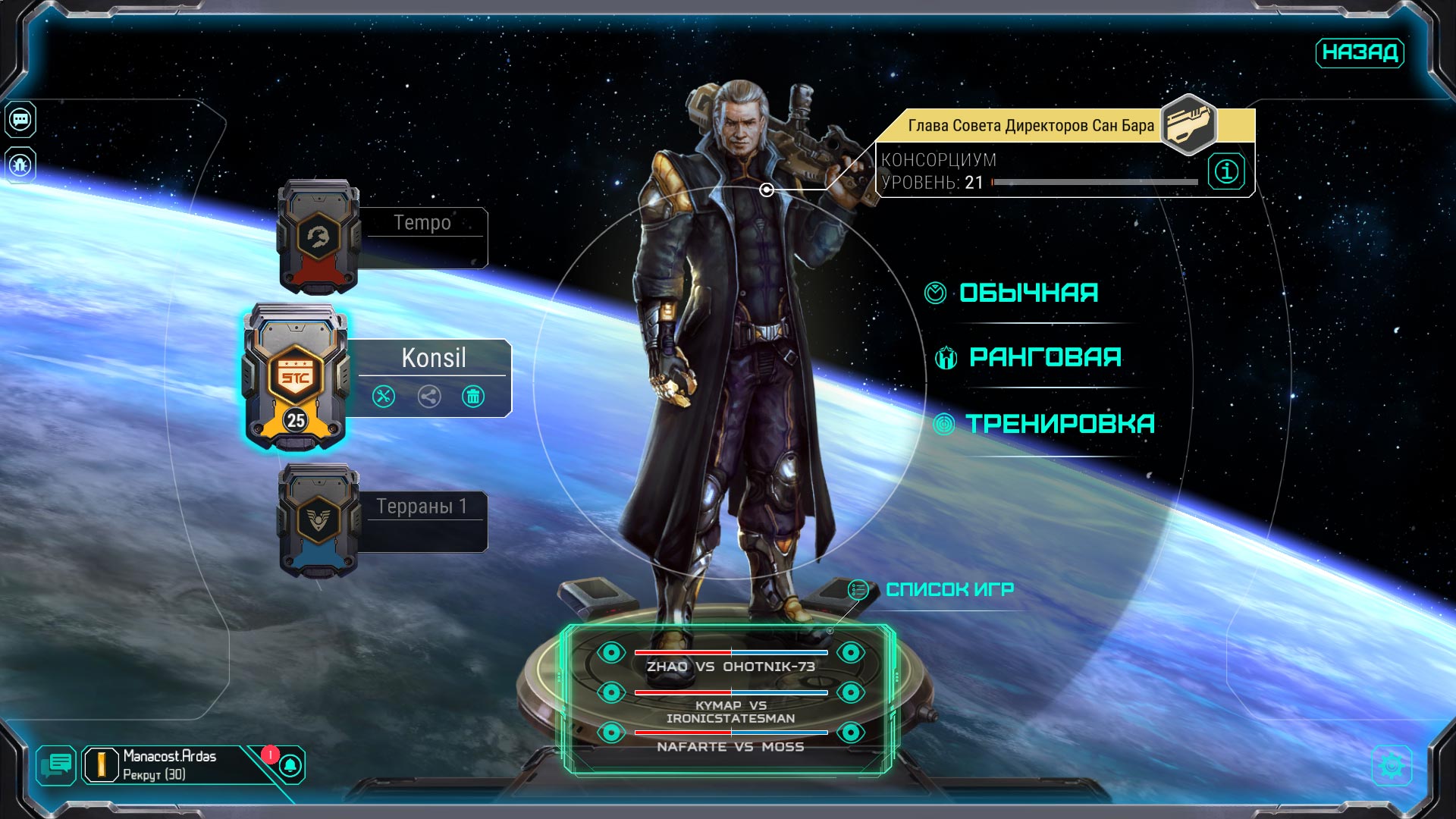Share the Konsil deck
The width and height of the screenshot is (1456, 819).
click(x=429, y=397)
